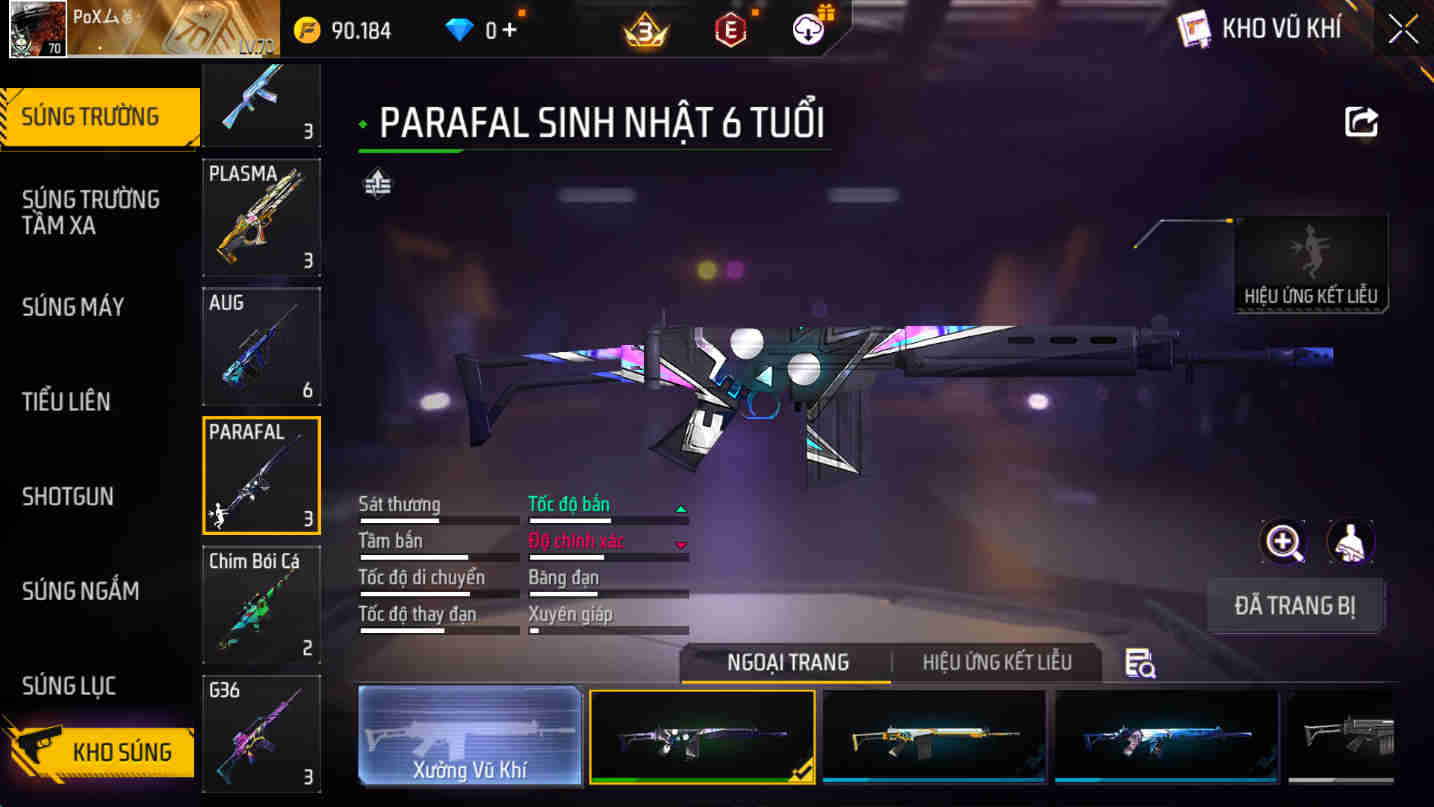Select the G36 weapon thumbnail
Viewport: 1434px width, 807px height.
[261, 733]
